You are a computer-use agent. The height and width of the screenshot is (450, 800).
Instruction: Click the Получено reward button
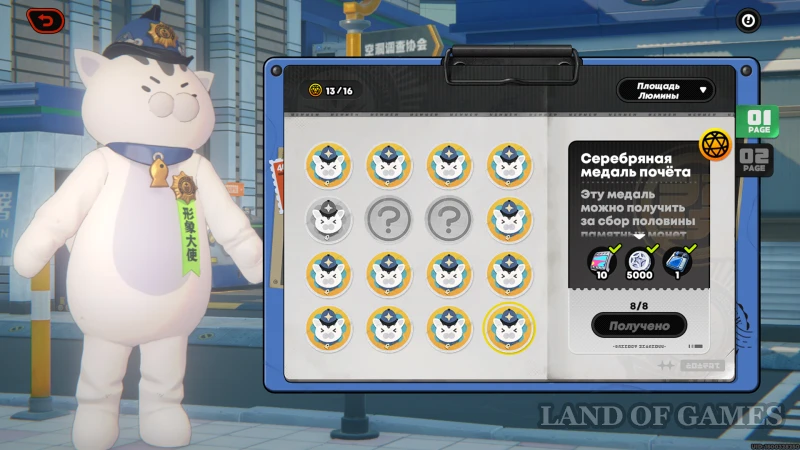click(639, 325)
